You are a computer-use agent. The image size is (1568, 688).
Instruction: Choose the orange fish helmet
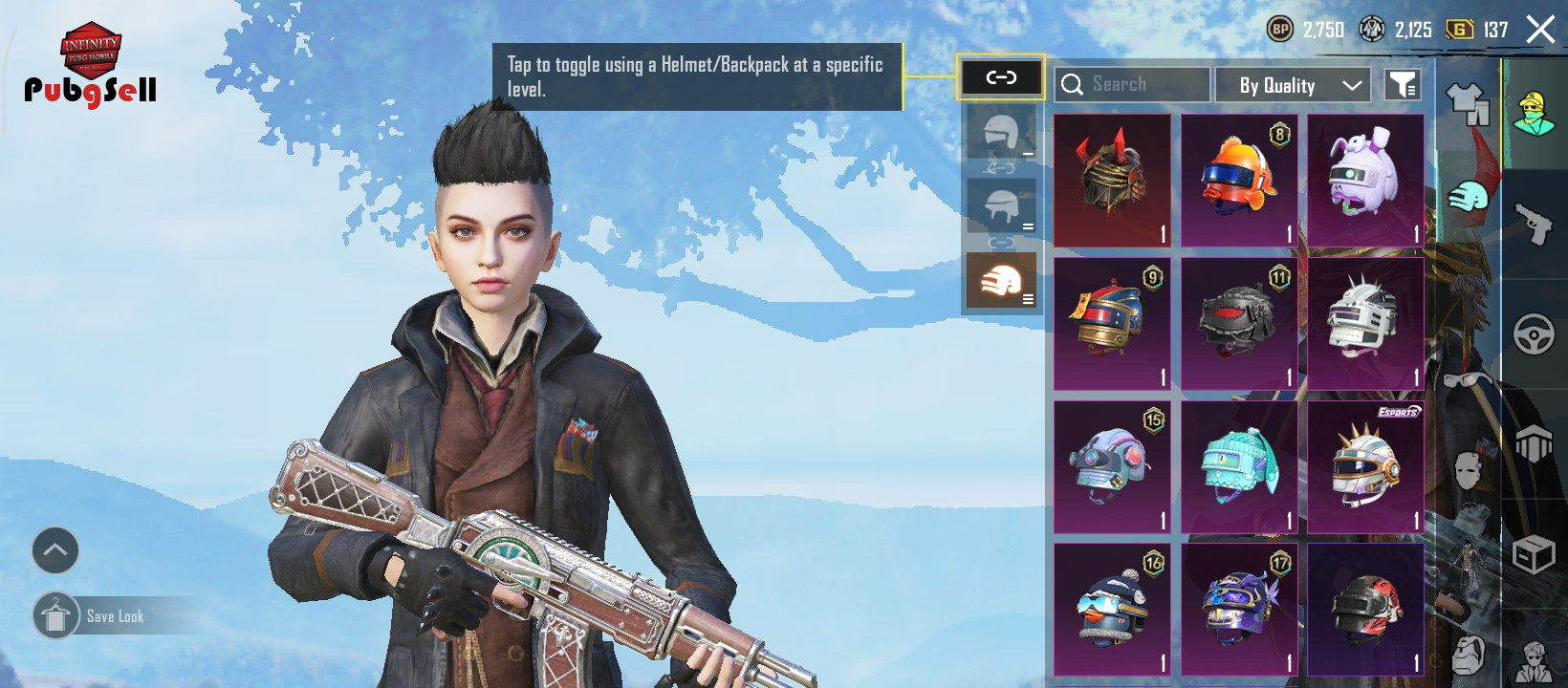(x=1239, y=181)
